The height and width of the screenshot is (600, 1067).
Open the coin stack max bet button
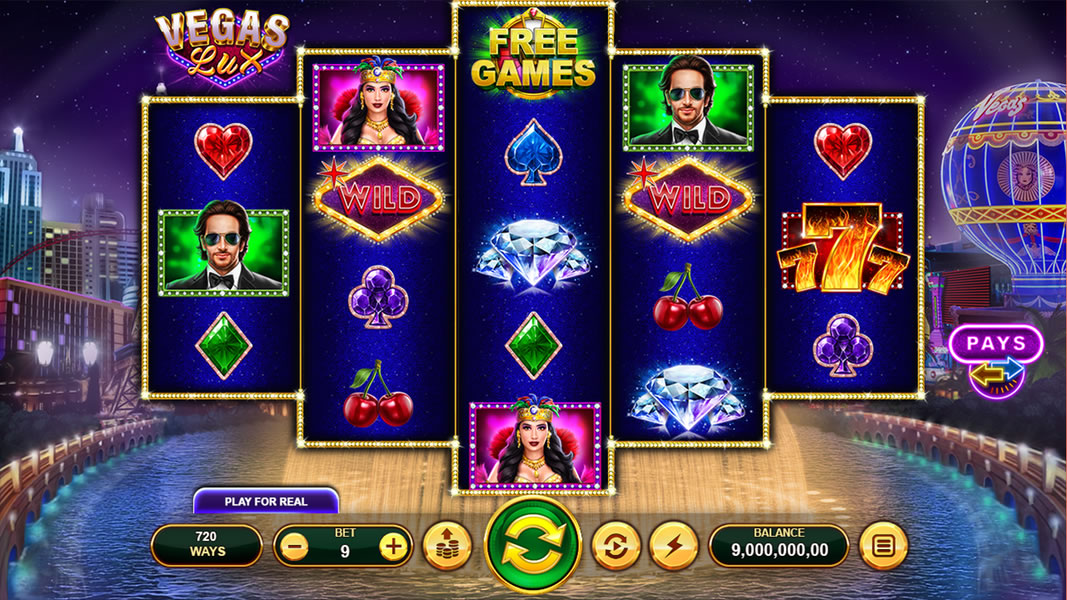pyautogui.click(x=447, y=546)
